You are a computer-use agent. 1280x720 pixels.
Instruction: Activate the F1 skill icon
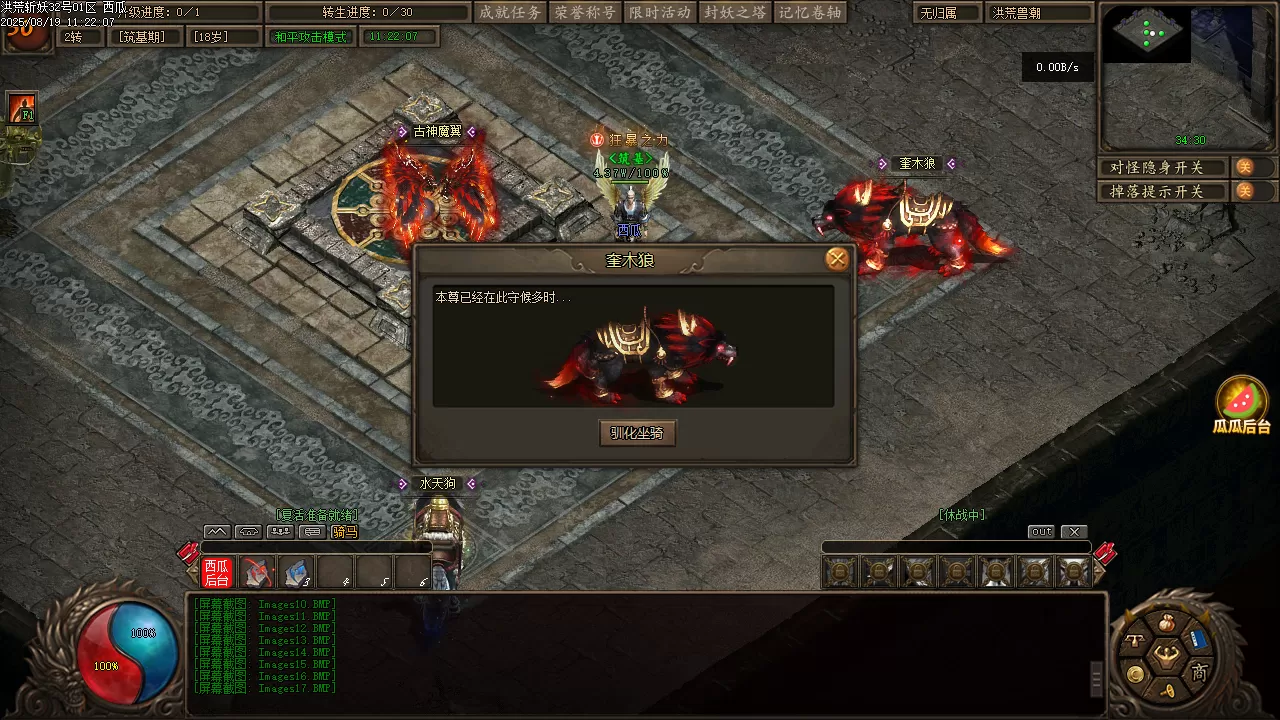click(x=22, y=108)
